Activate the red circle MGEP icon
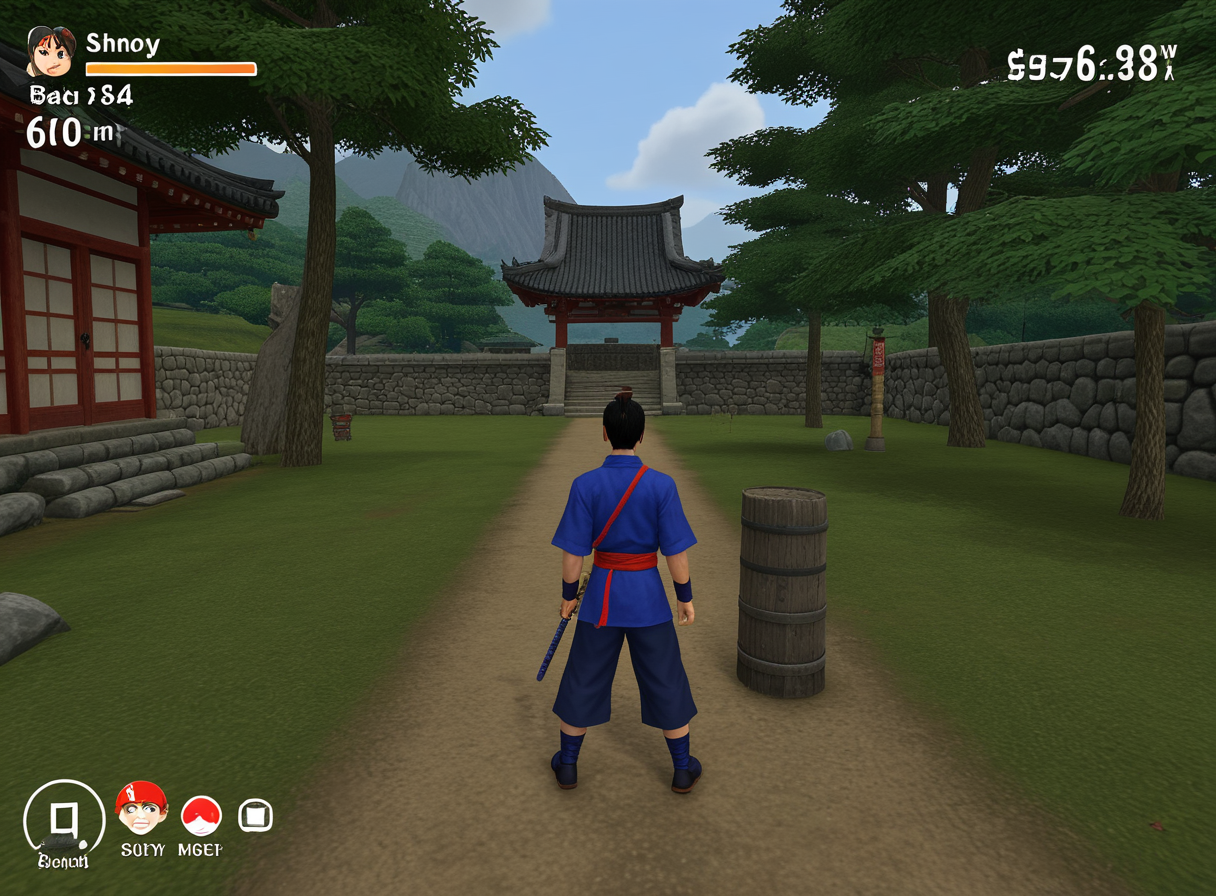Viewport: 1216px width, 896px height. tap(201, 816)
